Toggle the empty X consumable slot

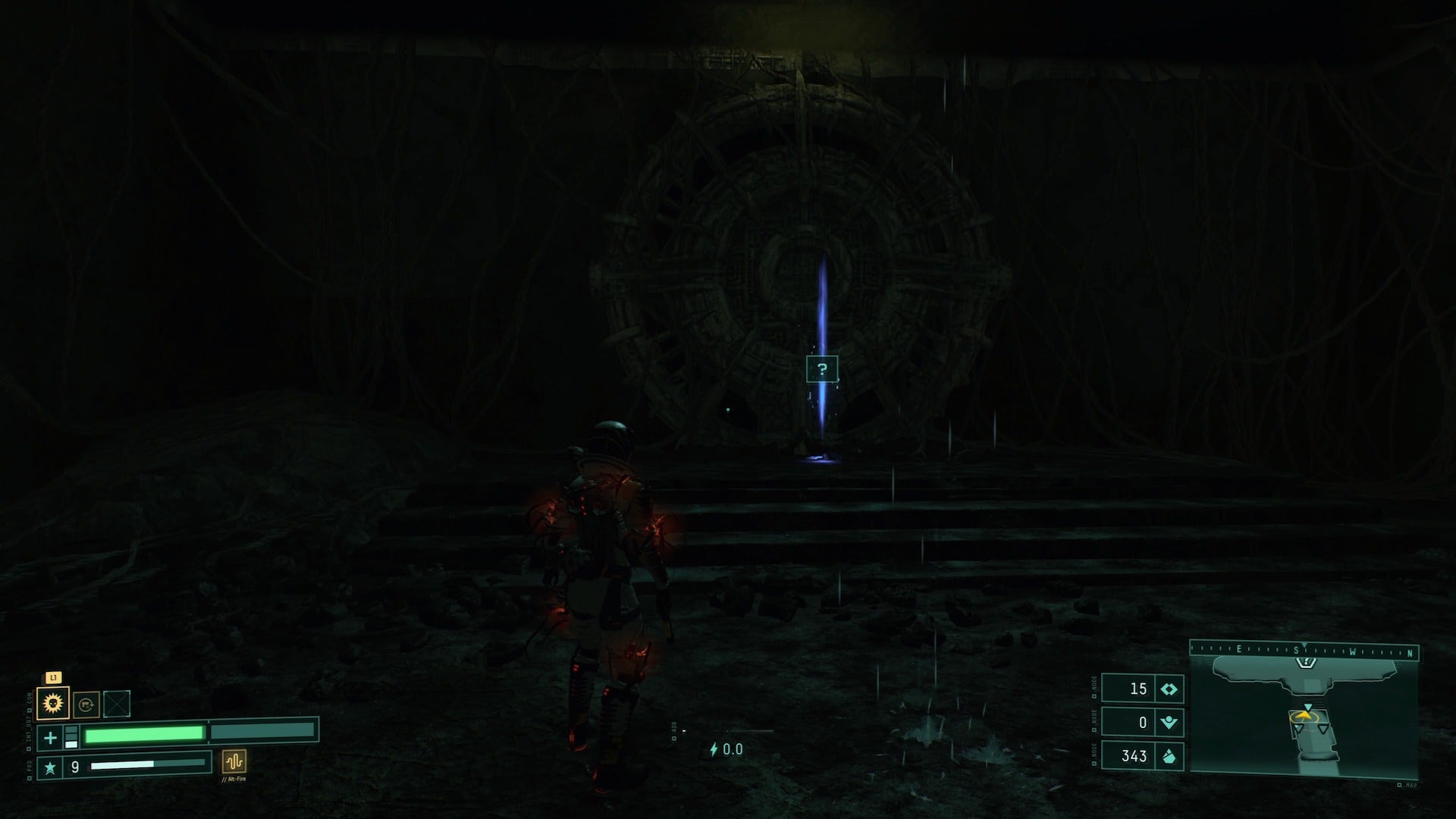tap(116, 703)
